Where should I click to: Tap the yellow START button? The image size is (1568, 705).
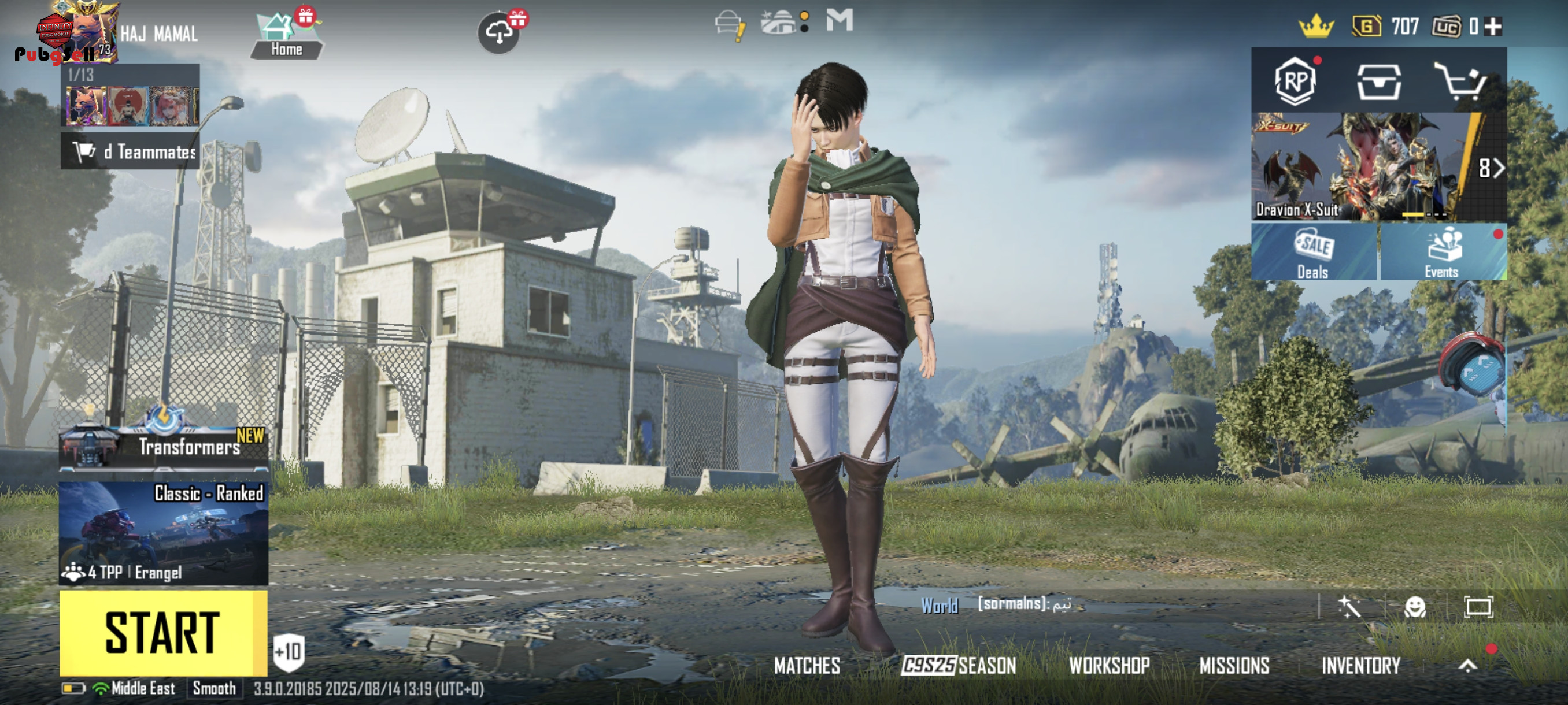coord(162,633)
